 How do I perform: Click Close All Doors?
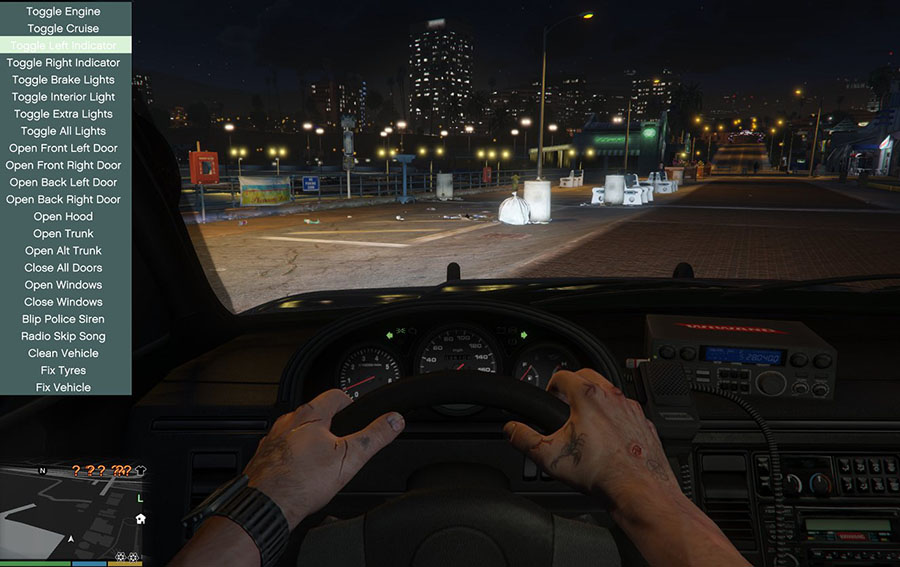tap(63, 267)
